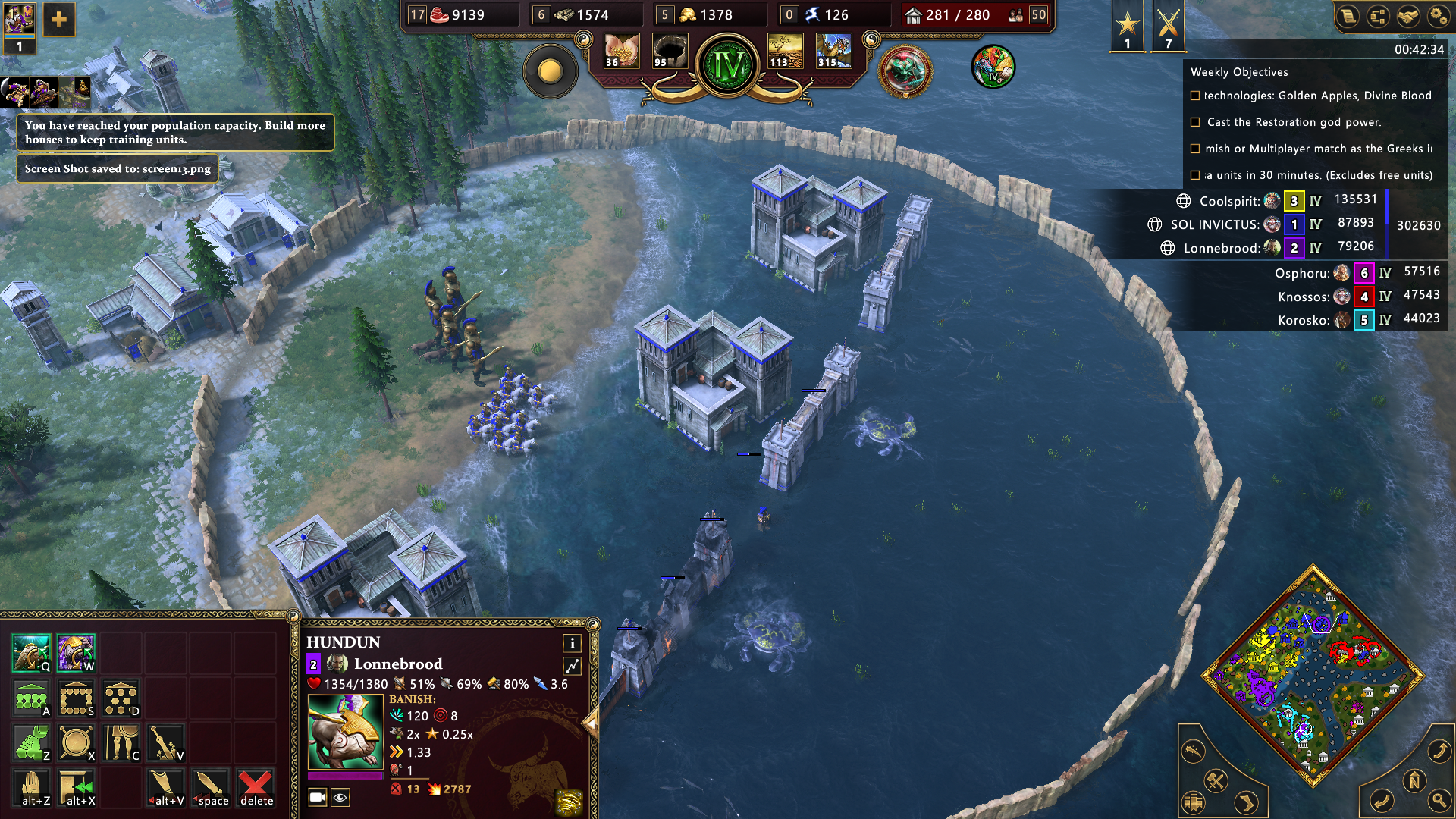Screen dimensions: 1456x819
Task: Click the round shield stance button
Action: point(76,743)
